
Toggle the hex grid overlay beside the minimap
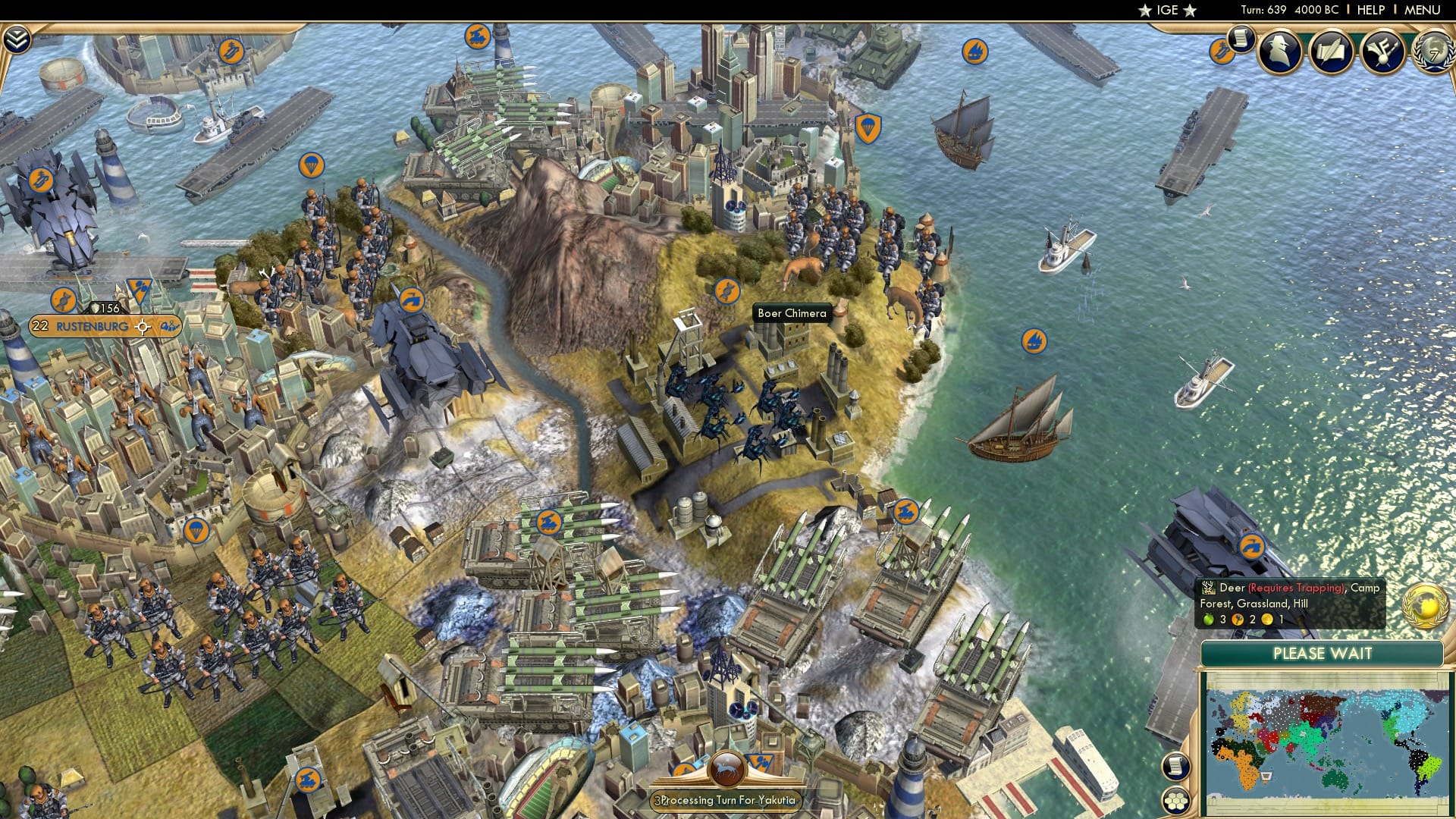(x=1176, y=801)
